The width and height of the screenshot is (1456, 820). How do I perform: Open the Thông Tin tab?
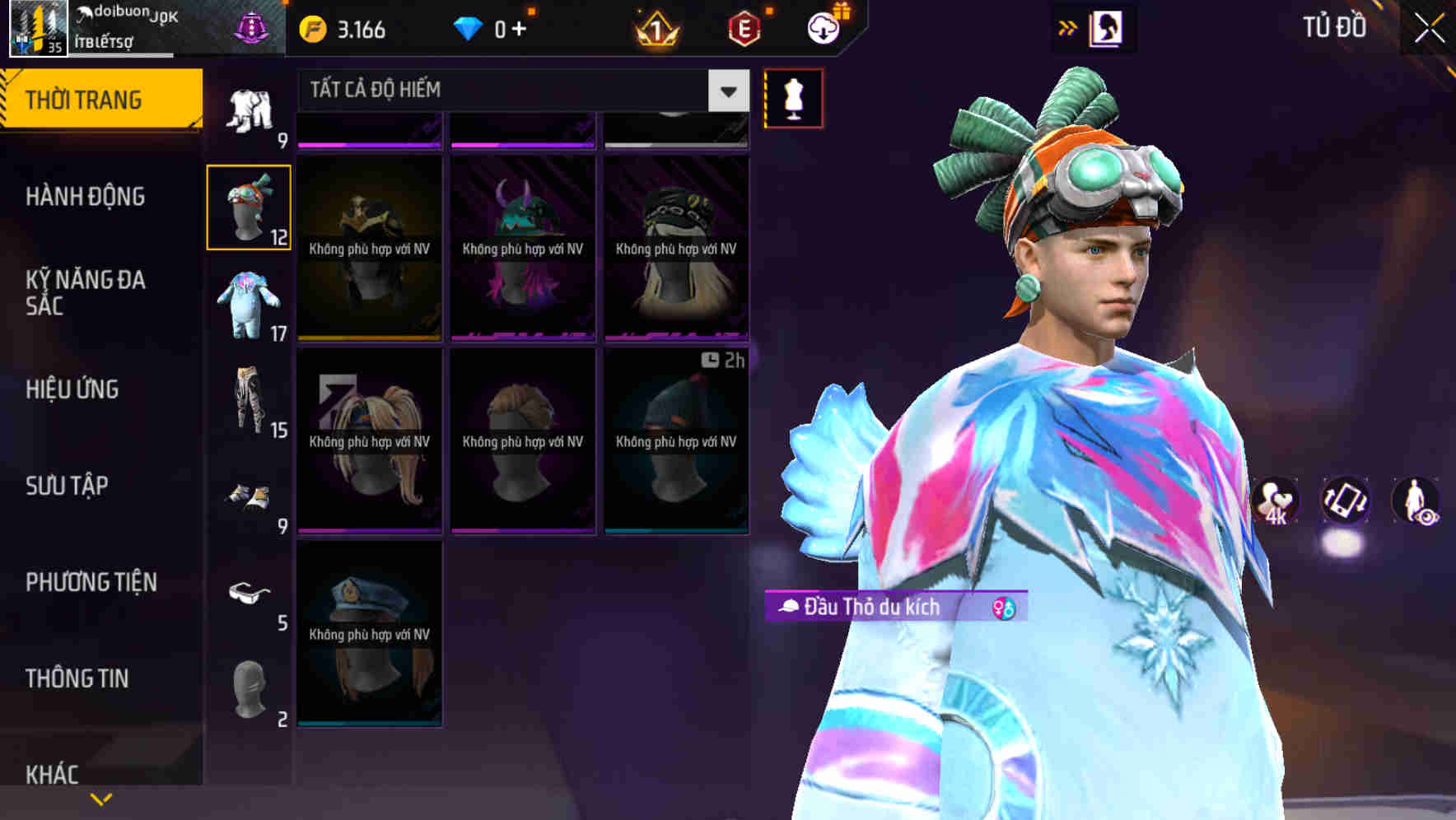click(x=77, y=678)
